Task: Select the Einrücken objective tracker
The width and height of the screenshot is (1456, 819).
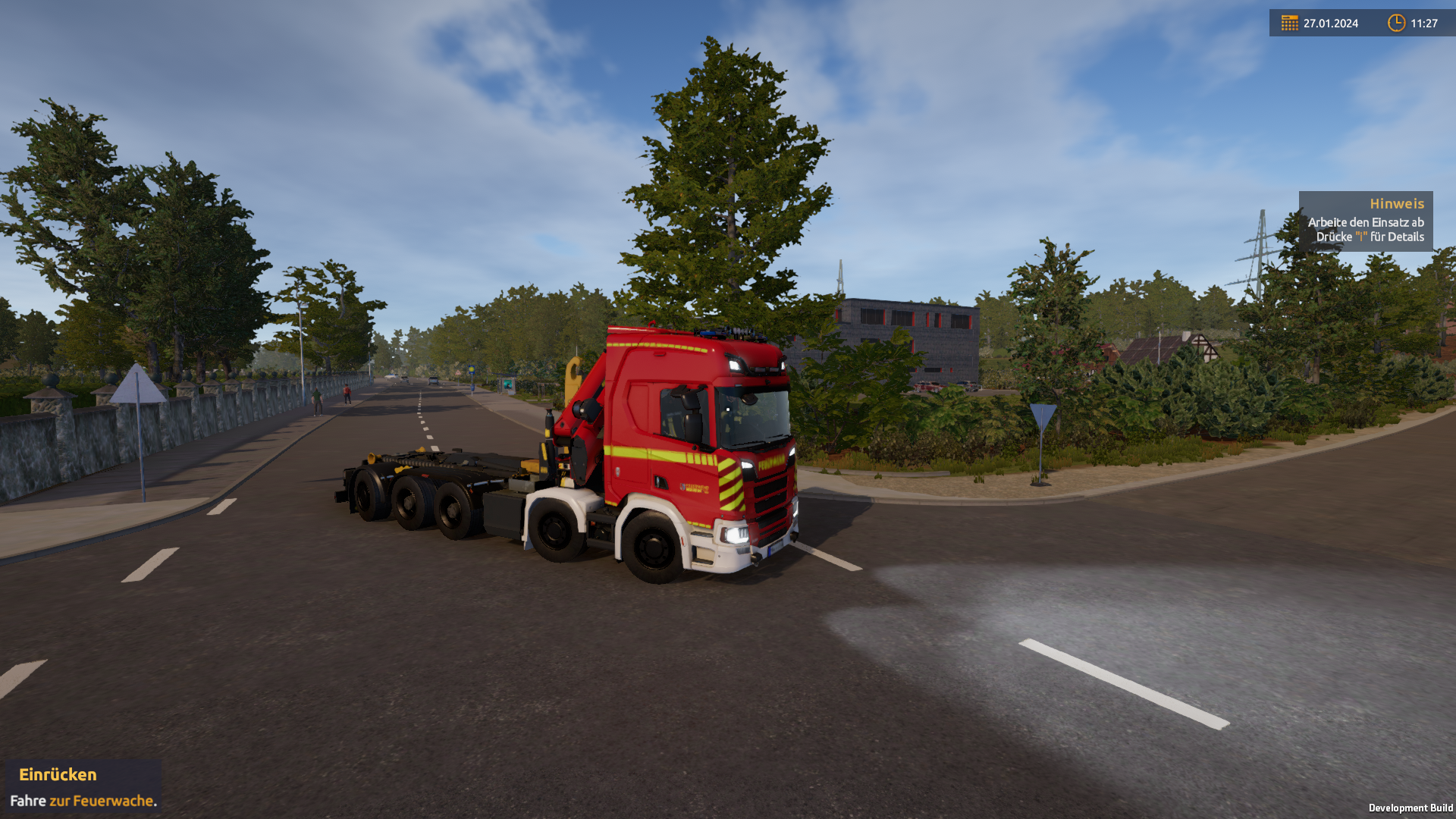Action: (x=83, y=786)
